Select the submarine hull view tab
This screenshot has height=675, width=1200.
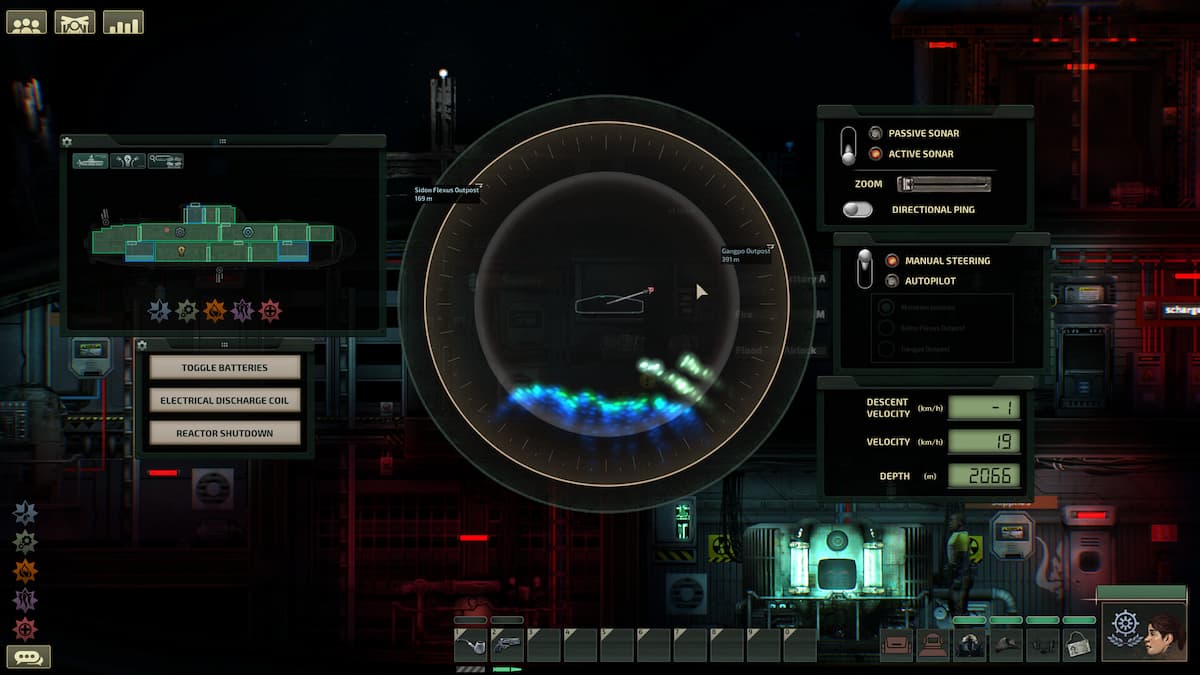(90, 161)
